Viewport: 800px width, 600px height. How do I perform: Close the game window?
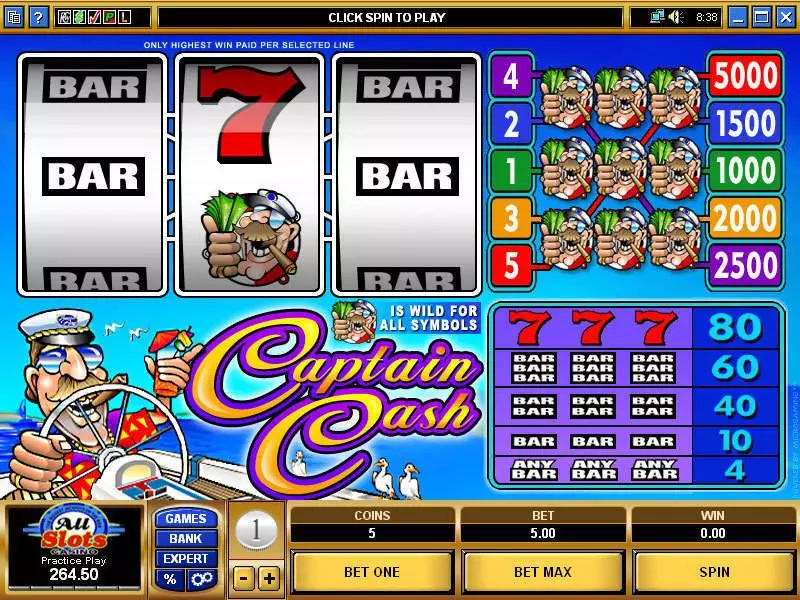point(786,17)
